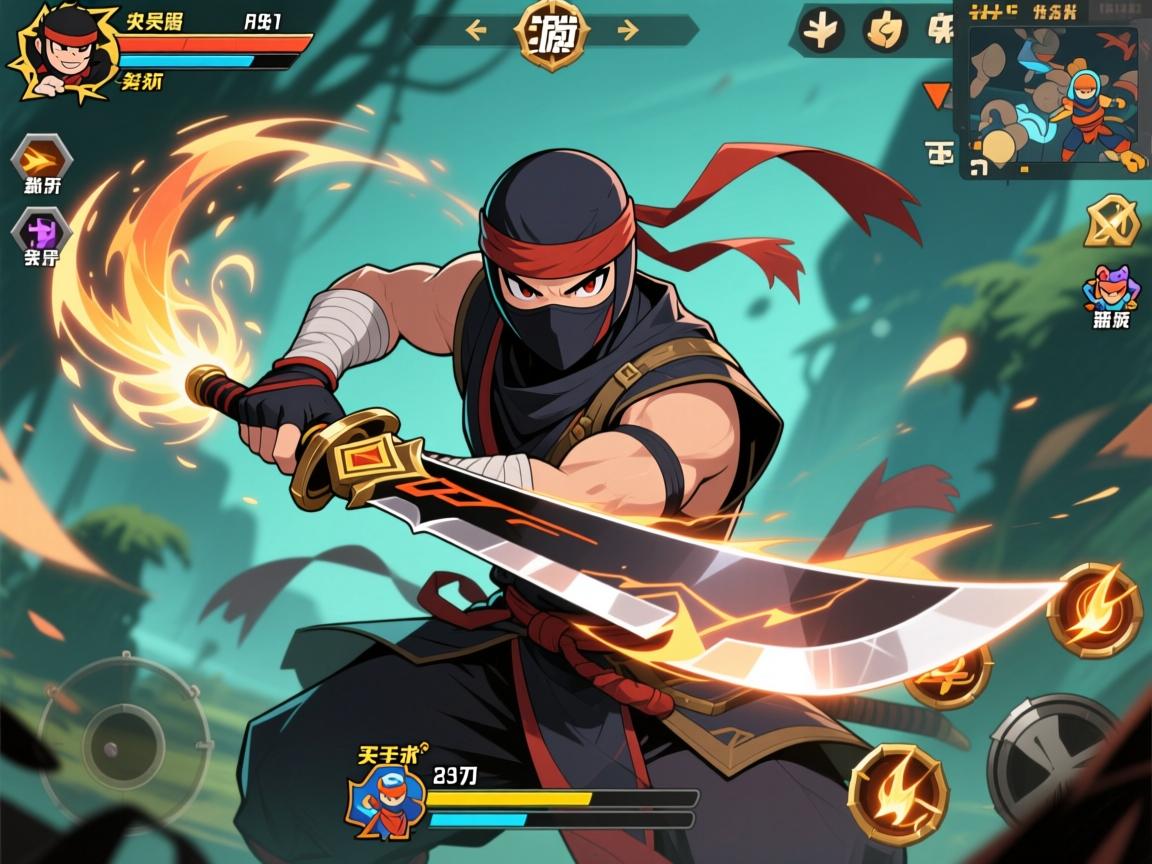
Task: Activate the purple hexagon skill
Action: tap(42, 233)
